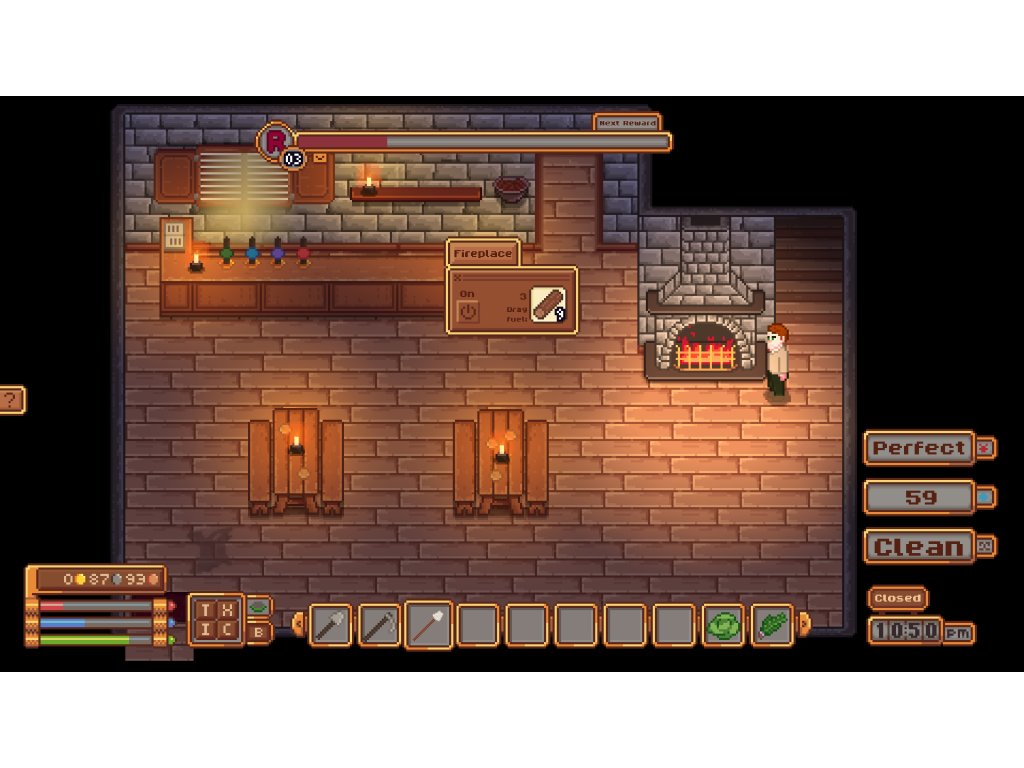Toggle the fireplace power button

pyautogui.click(x=468, y=312)
